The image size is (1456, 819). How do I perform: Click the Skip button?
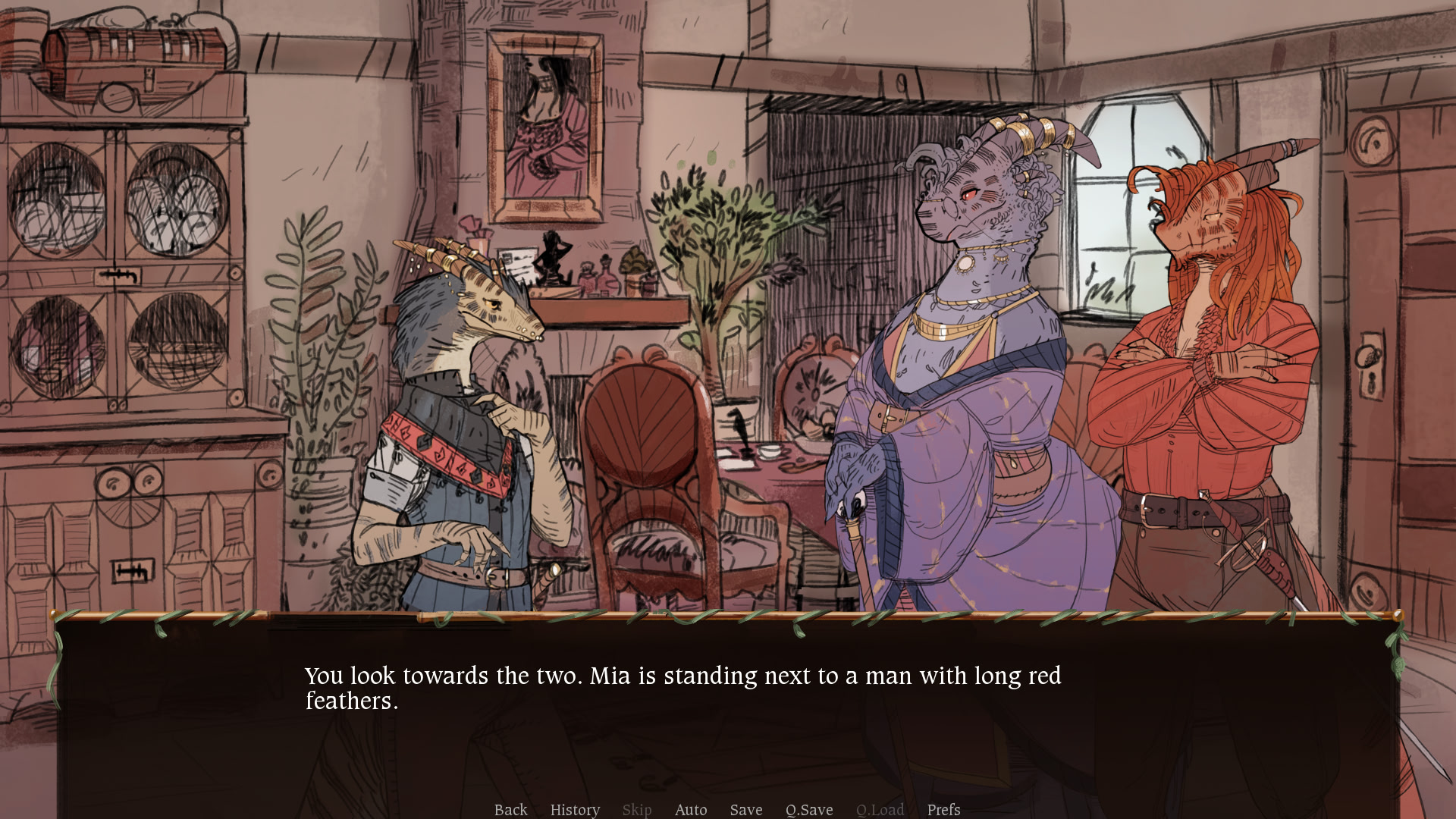636,810
